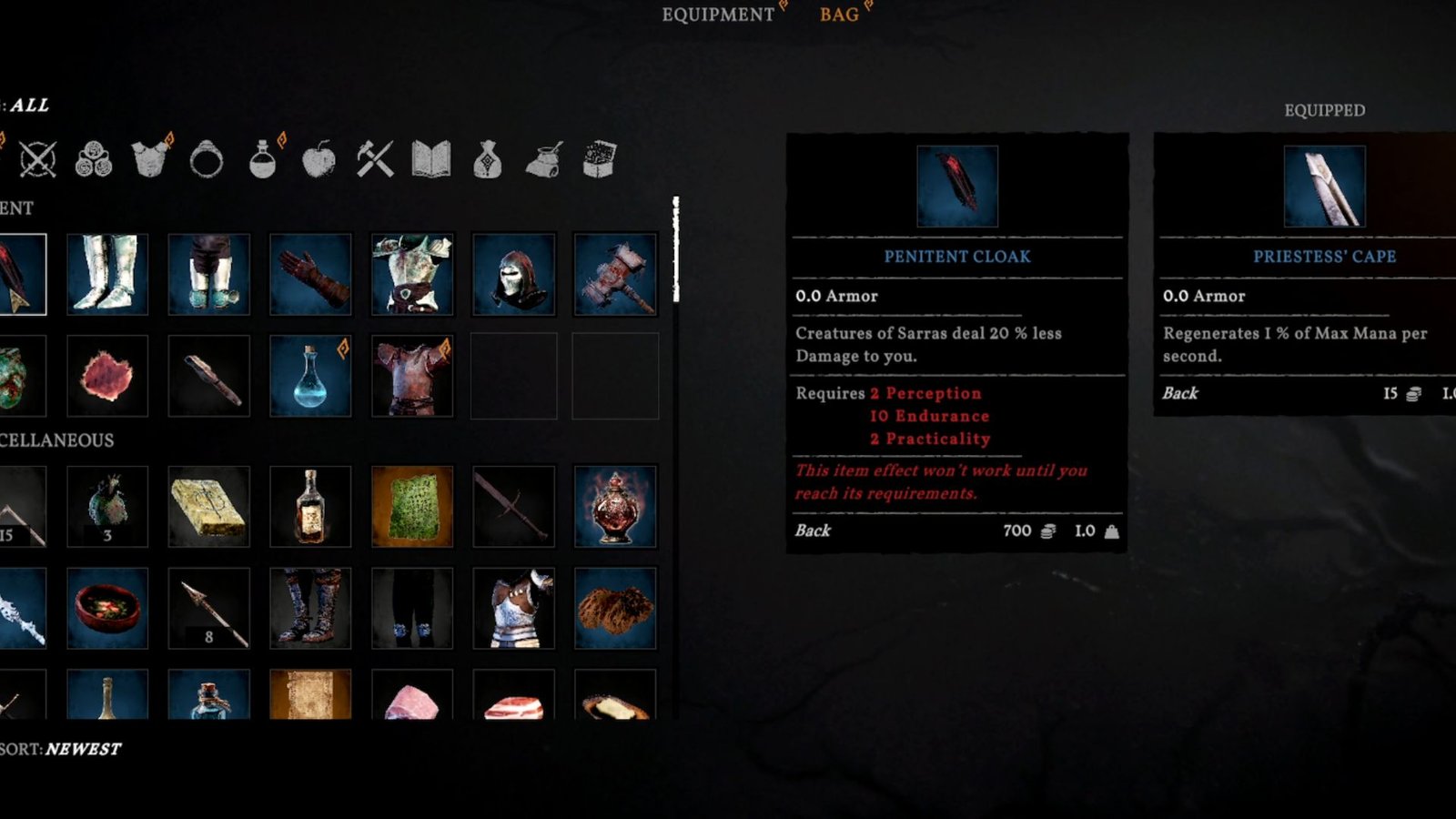The image size is (1456, 819).
Task: Select the ornate red vase item
Action: coord(615,506)
